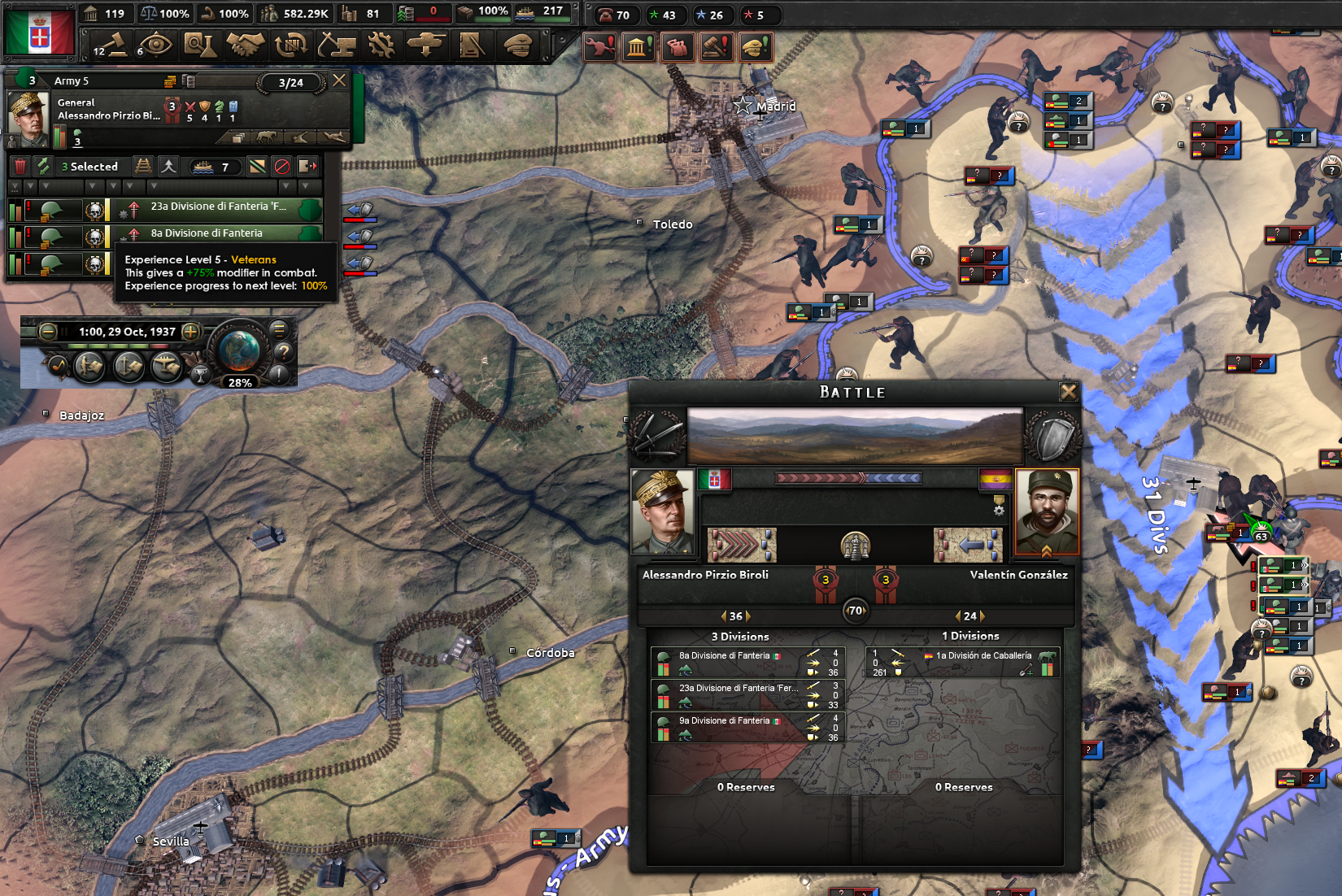Delete selected divisions with the red trash icon
This screenshot has width=1342, height=896.
20,167
